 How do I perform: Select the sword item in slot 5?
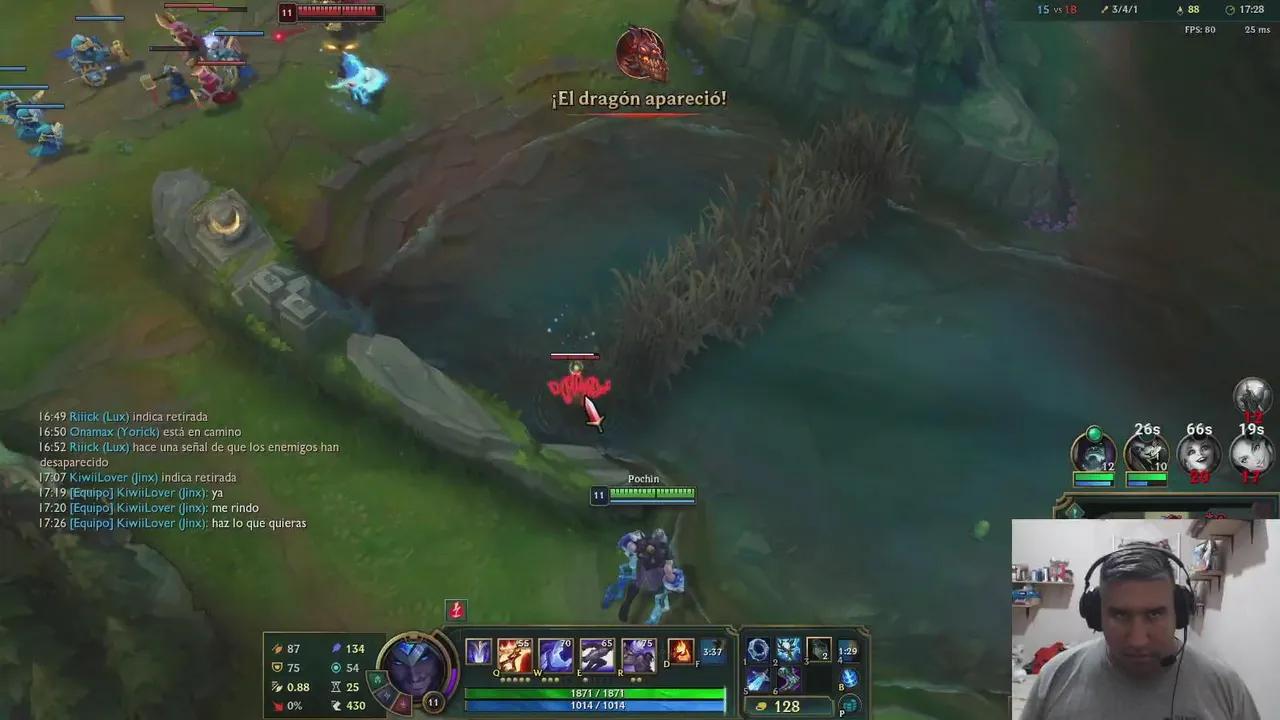point(758,681)
